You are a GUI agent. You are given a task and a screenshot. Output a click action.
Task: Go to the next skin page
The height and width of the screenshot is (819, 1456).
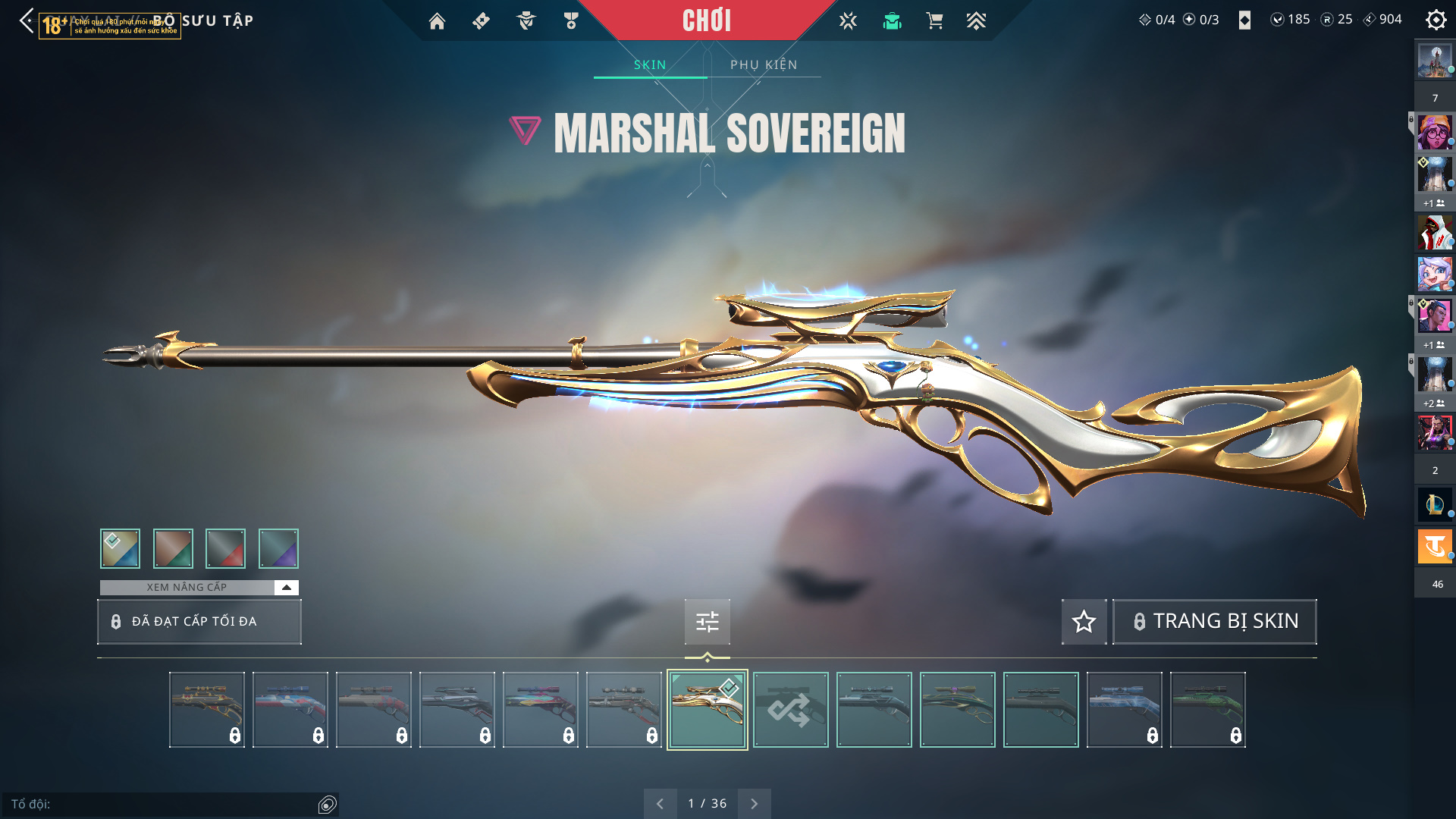click(x=754, y=803)
